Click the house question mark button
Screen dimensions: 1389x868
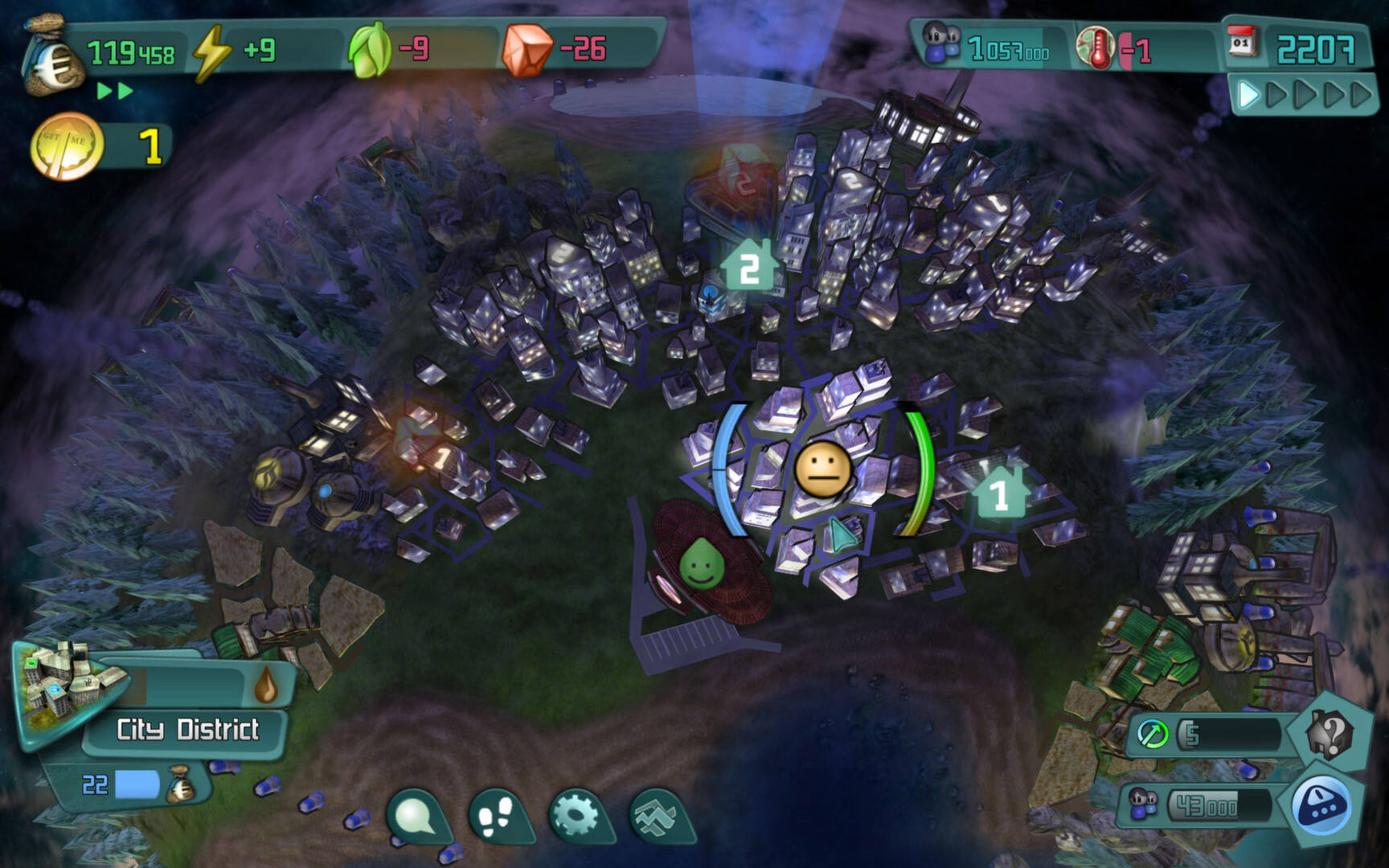(1331, 733)
